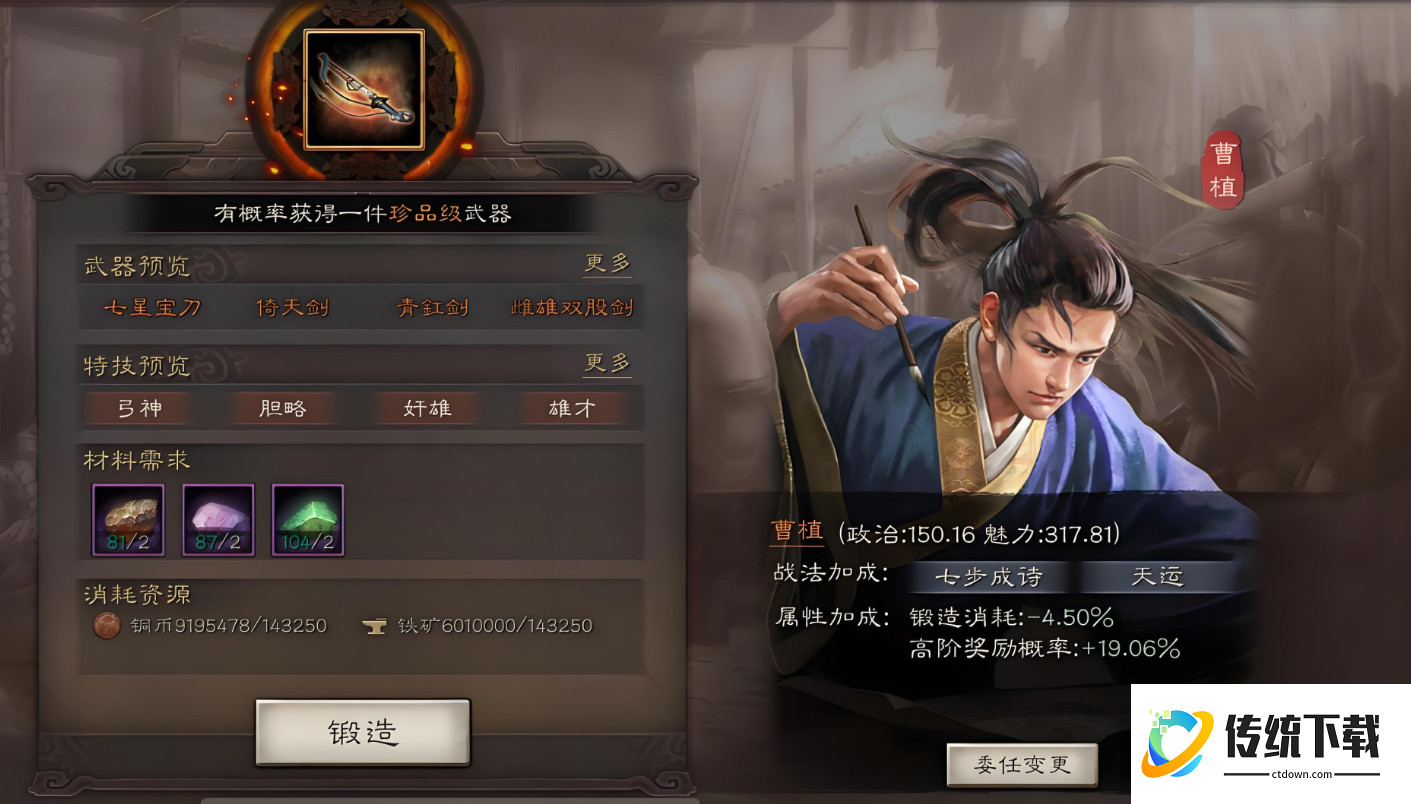
Task: Expand the 雄才 skill entry
Action: (571, 407)
